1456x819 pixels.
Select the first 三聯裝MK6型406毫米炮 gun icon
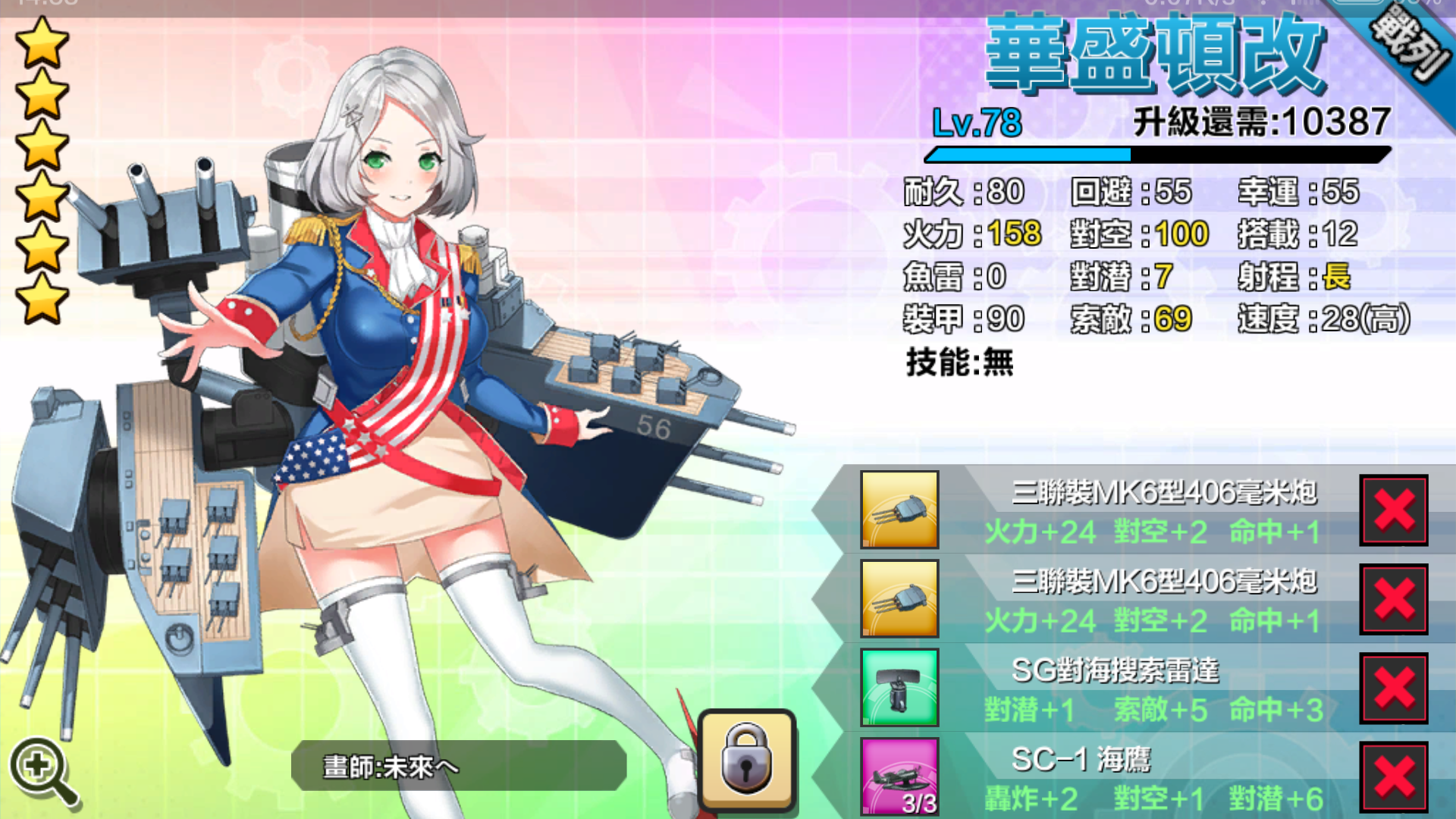click(899, 510)
